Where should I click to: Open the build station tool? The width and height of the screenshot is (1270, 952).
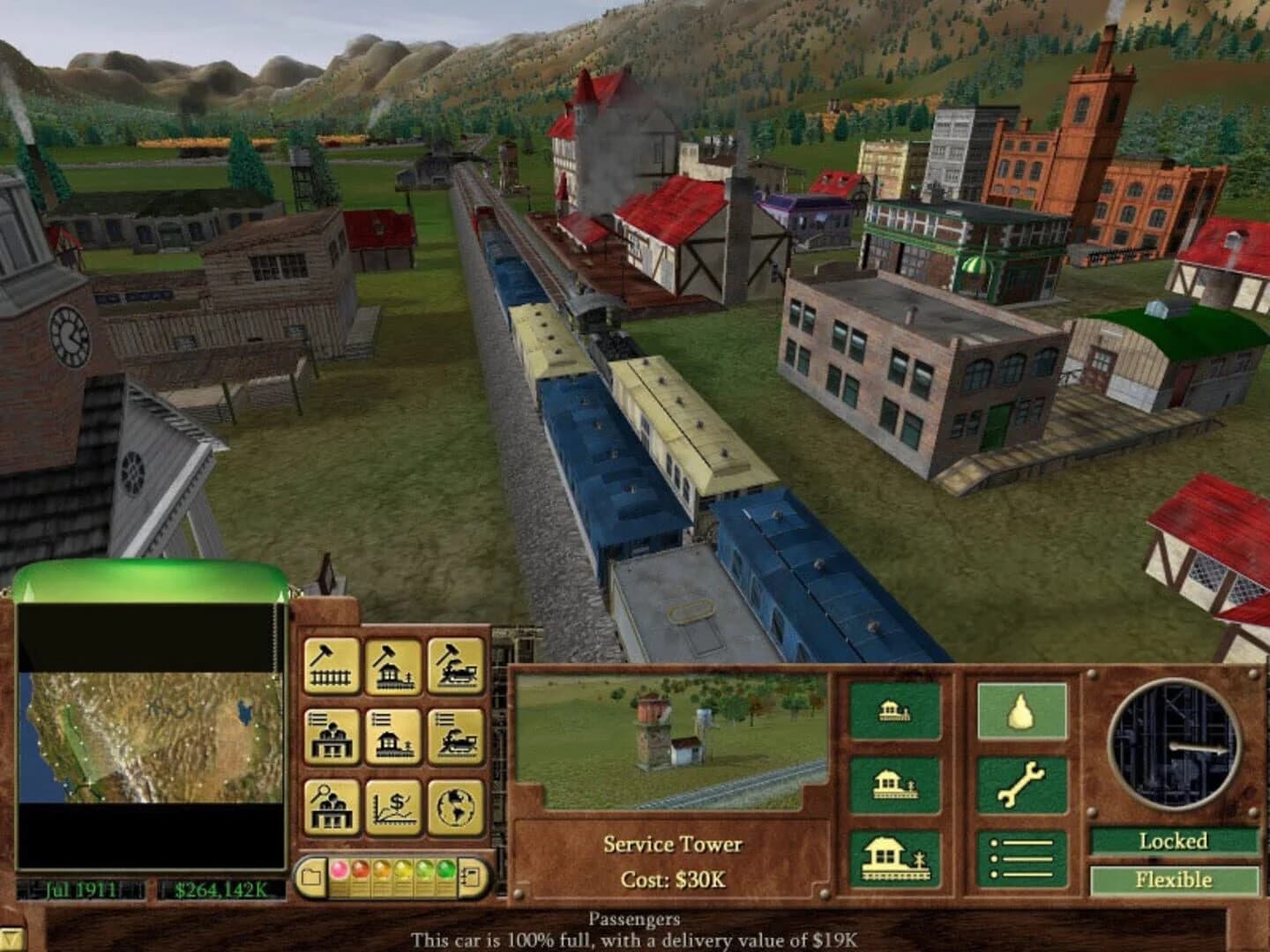pyautogui.click(x=395, y=666)
